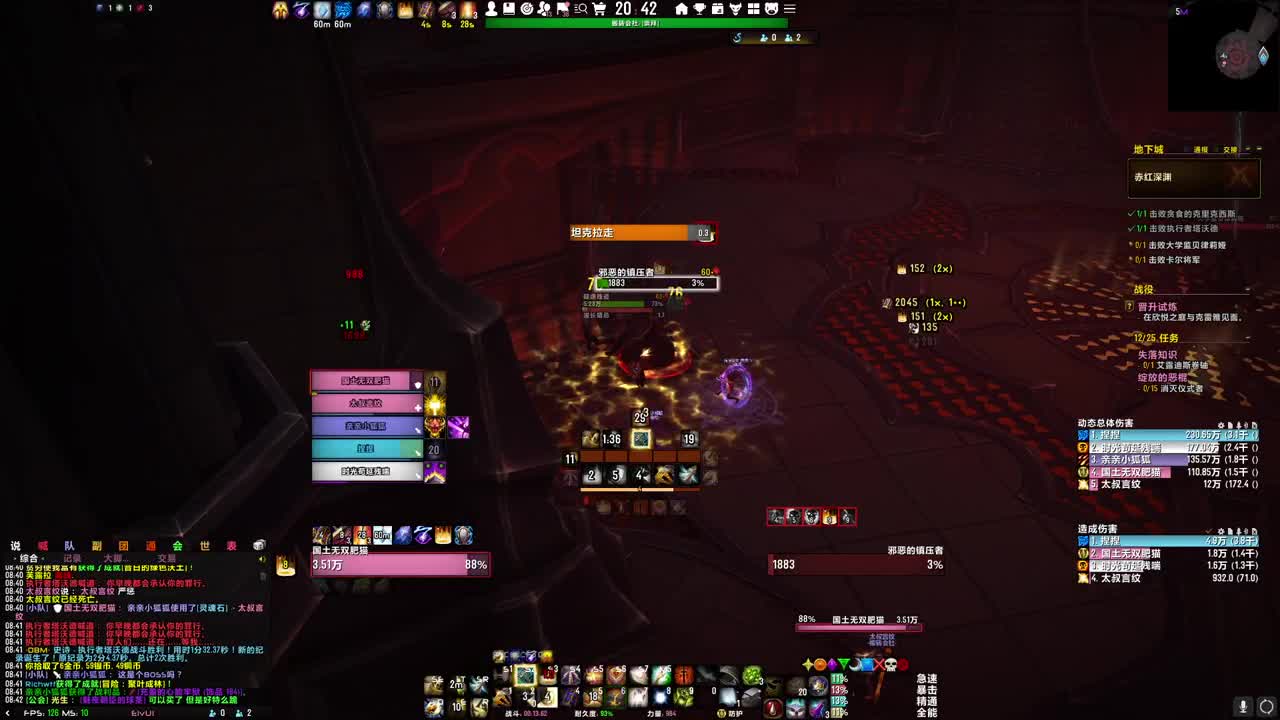
Task: Open the character info micro menu icon
Action: 491,10
